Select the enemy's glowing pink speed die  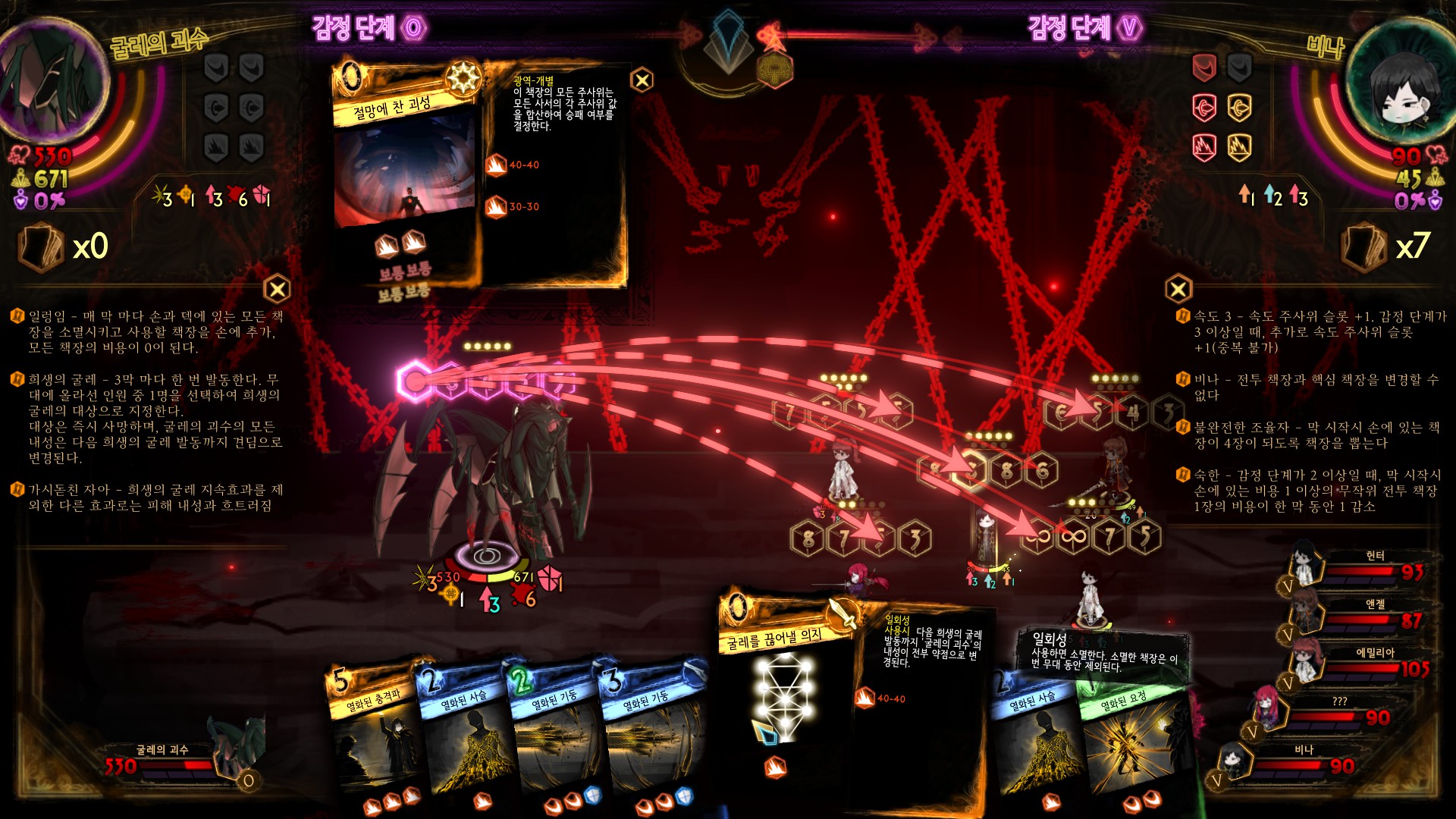coord(415,381)
